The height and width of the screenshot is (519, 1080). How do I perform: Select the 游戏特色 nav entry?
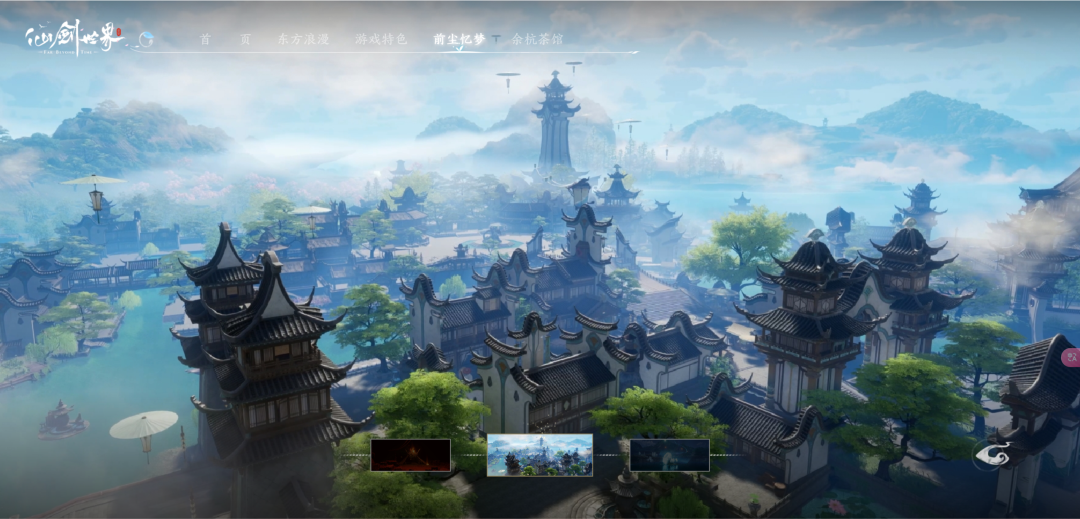click(381, 40)
